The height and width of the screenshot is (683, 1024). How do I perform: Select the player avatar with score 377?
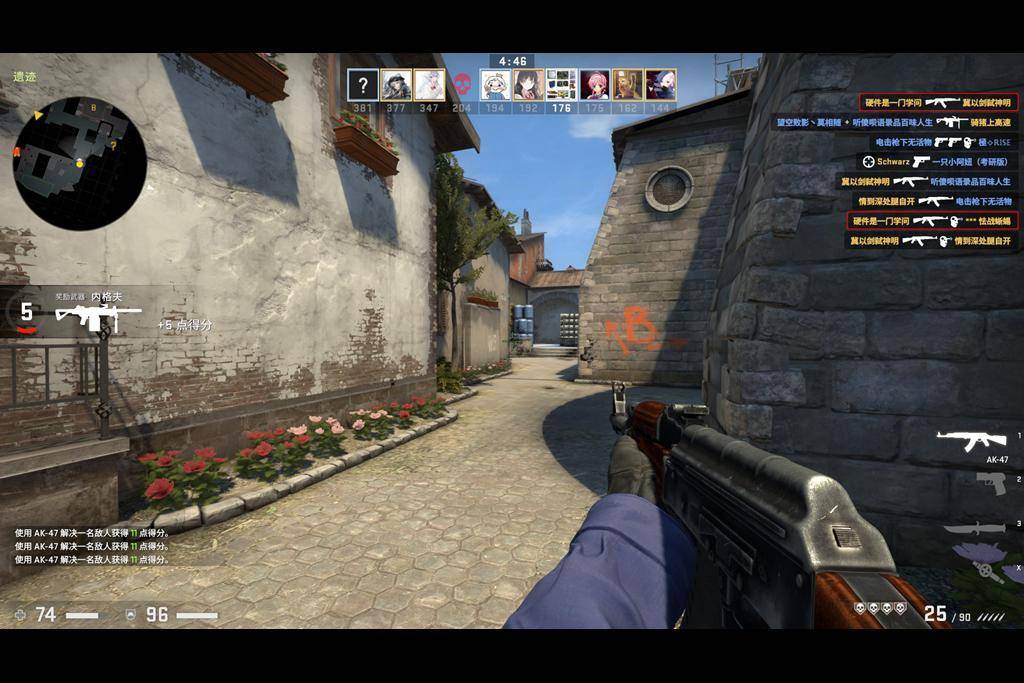click(x=396, y=84)
